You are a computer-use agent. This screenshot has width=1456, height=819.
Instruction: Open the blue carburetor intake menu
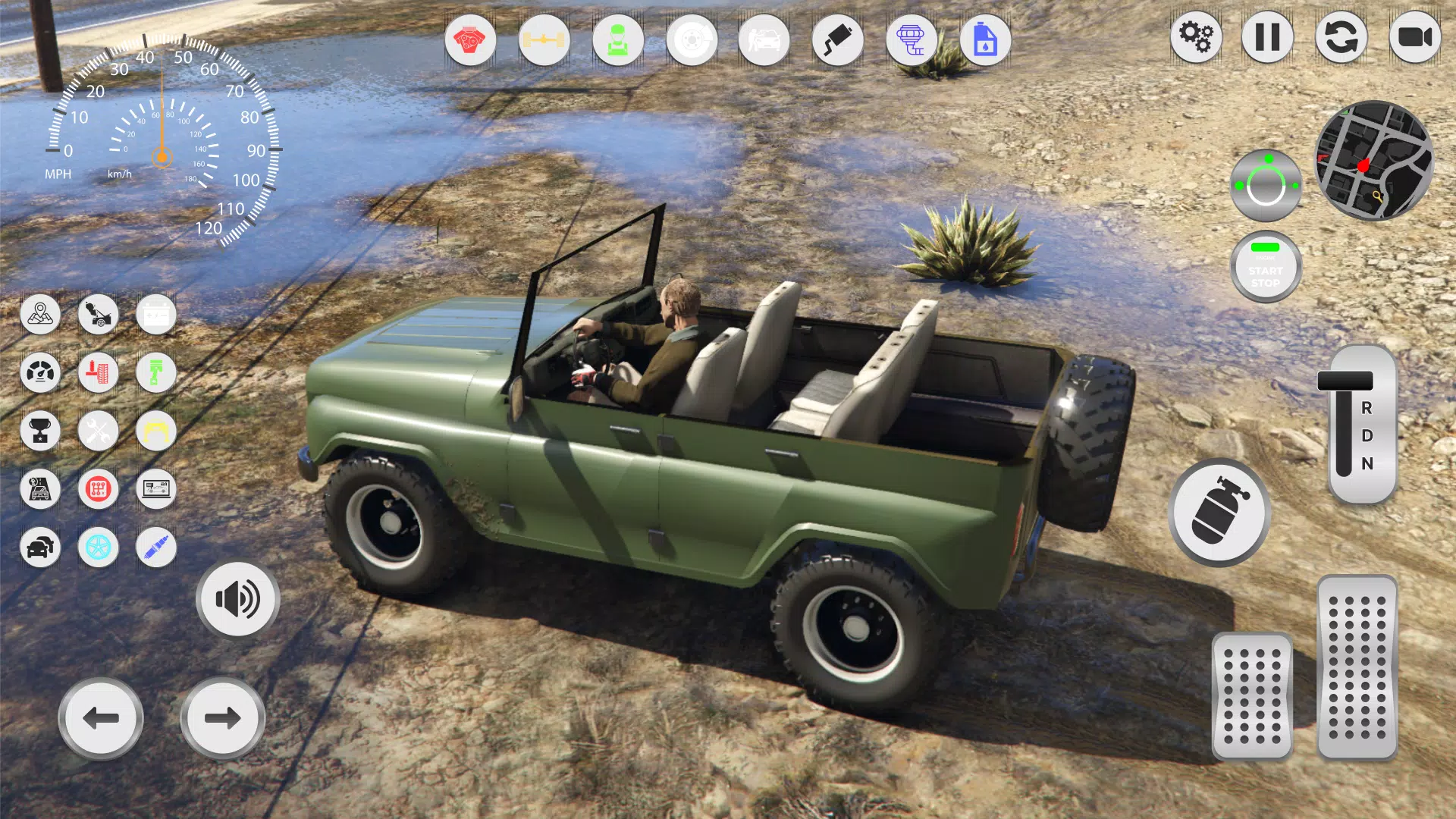pos(912,40)
